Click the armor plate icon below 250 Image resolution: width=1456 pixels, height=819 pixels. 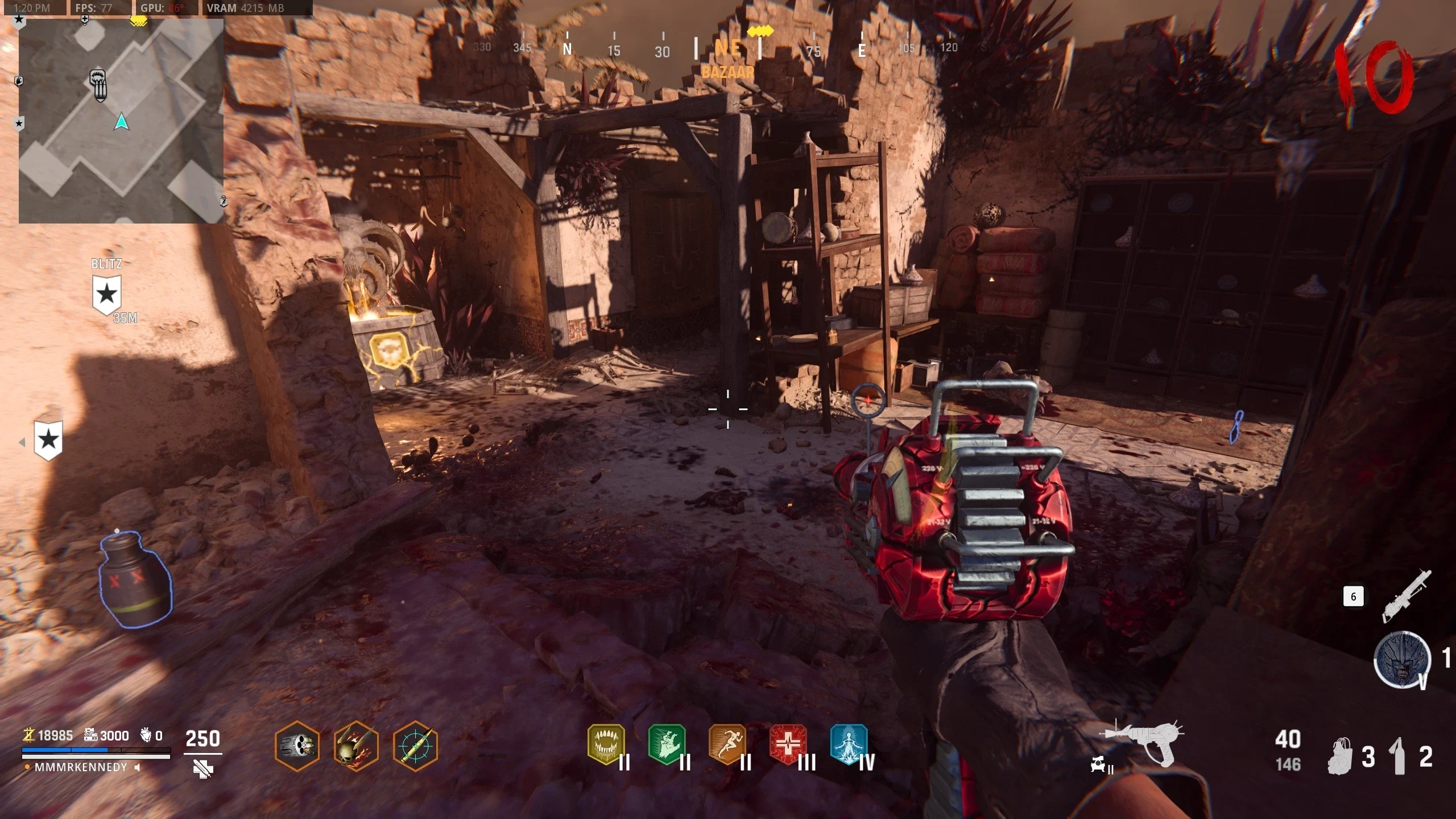[203, 770]
